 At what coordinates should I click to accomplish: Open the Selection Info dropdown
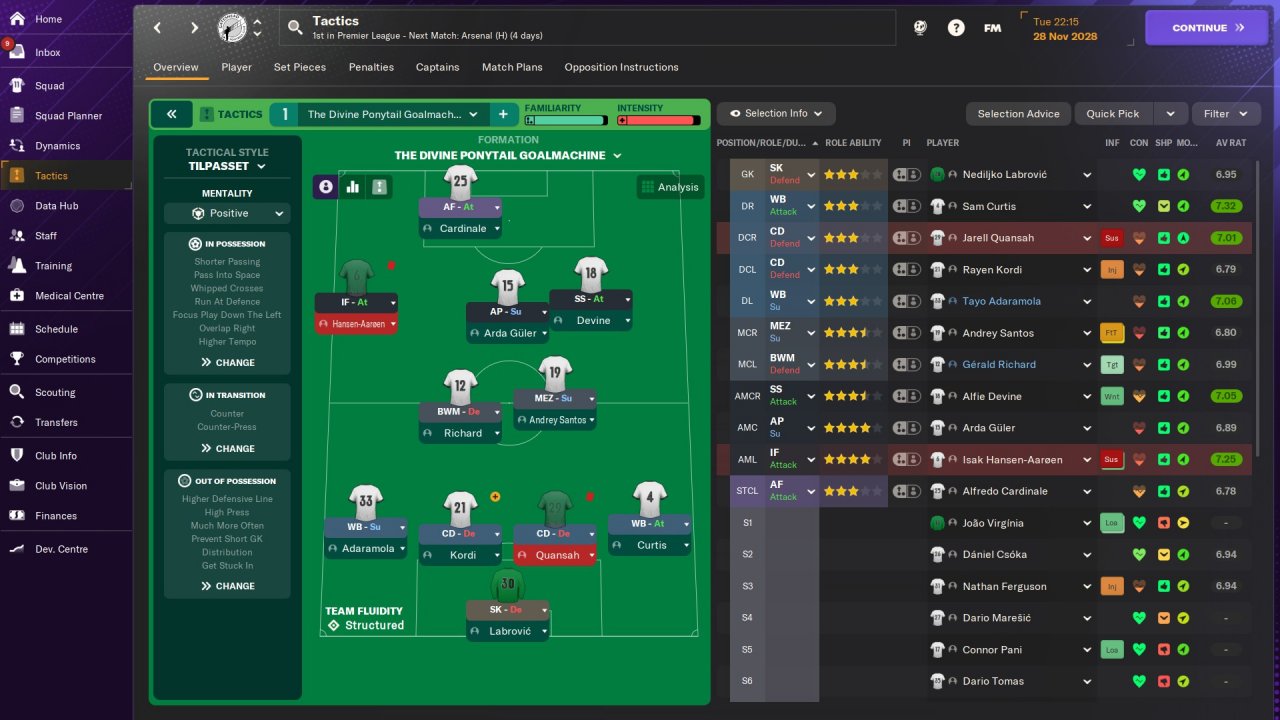point(776,114)
